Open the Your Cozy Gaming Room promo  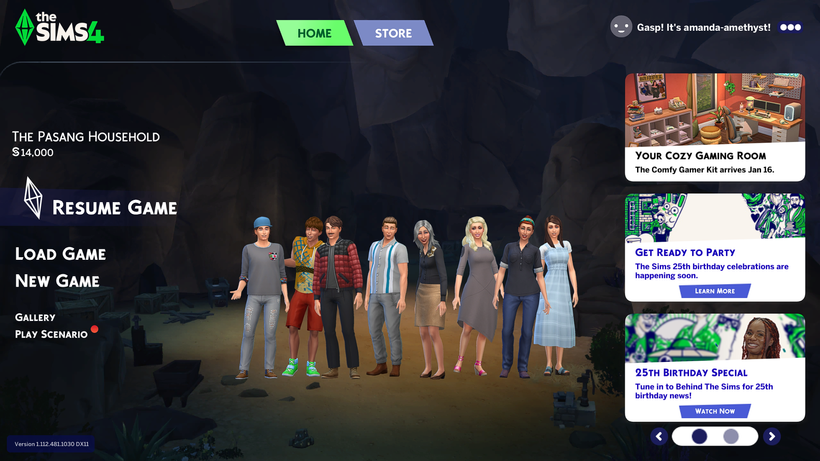(714, 126)
